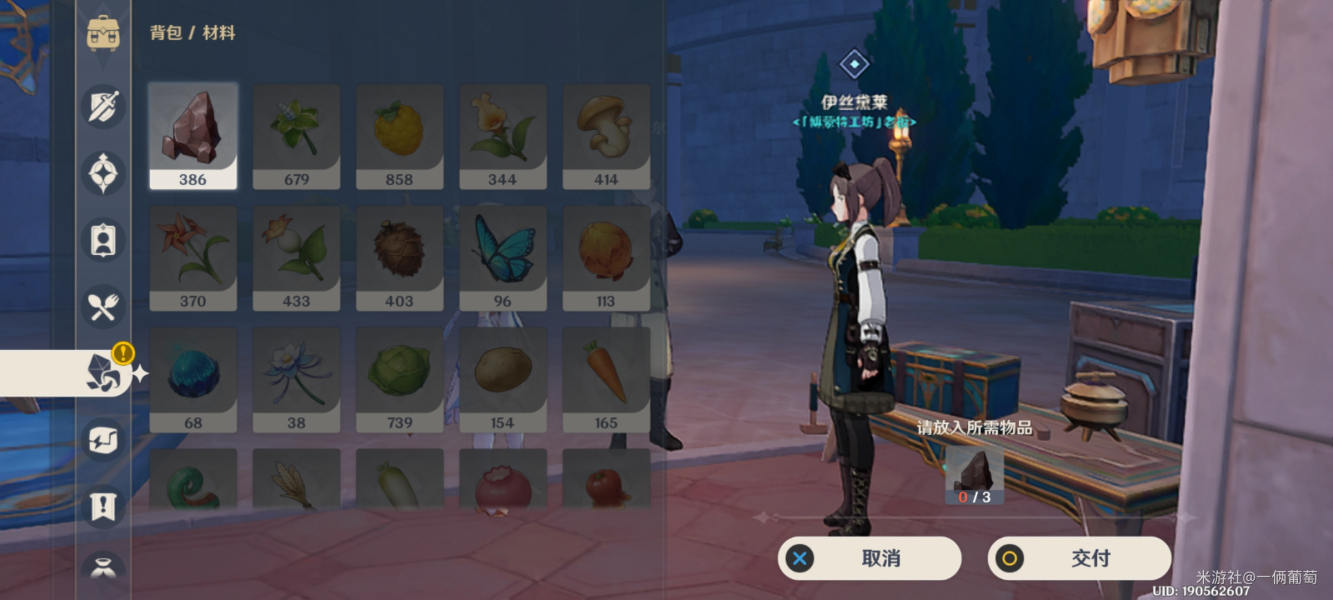The height and width of the screenshot is (600, 1333).
Task: Confirm delivery with the 交付 button
Action: click(1079, 558)
